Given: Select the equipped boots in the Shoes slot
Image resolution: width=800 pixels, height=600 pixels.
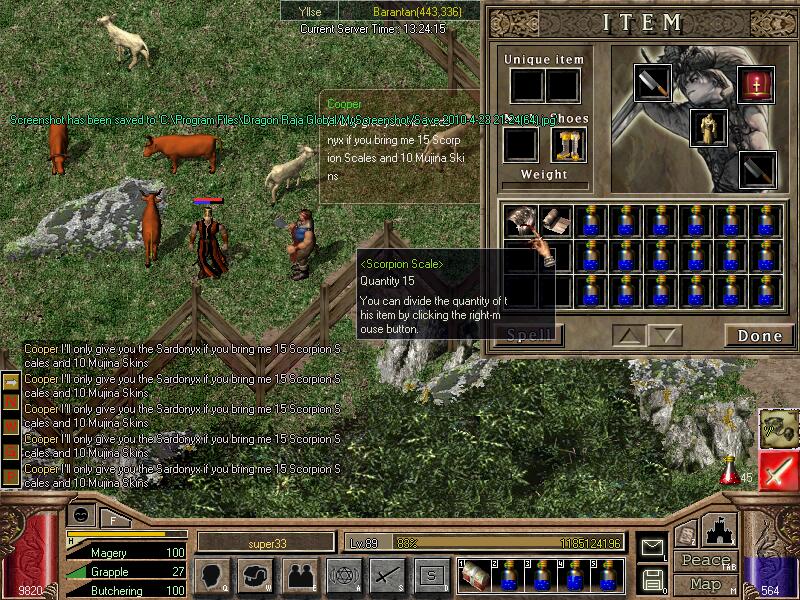Looking at the screenshot, I should point(567,145).
